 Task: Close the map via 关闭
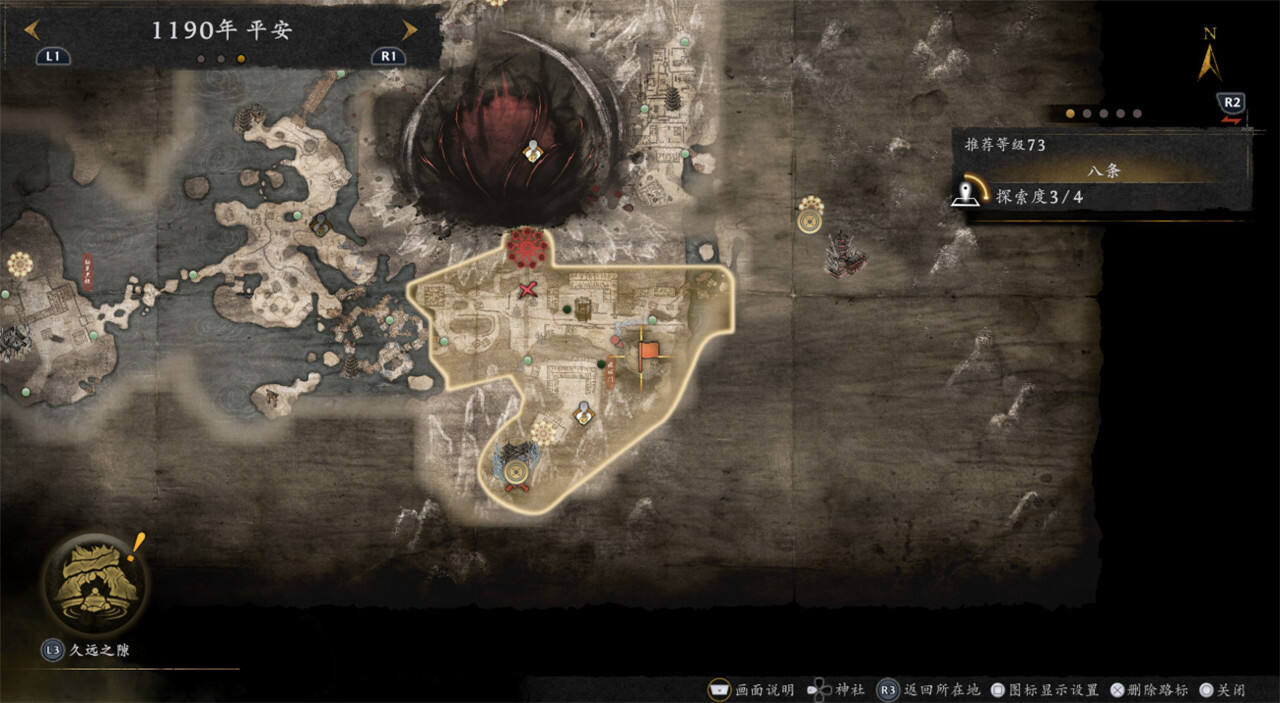(1224, 690)
